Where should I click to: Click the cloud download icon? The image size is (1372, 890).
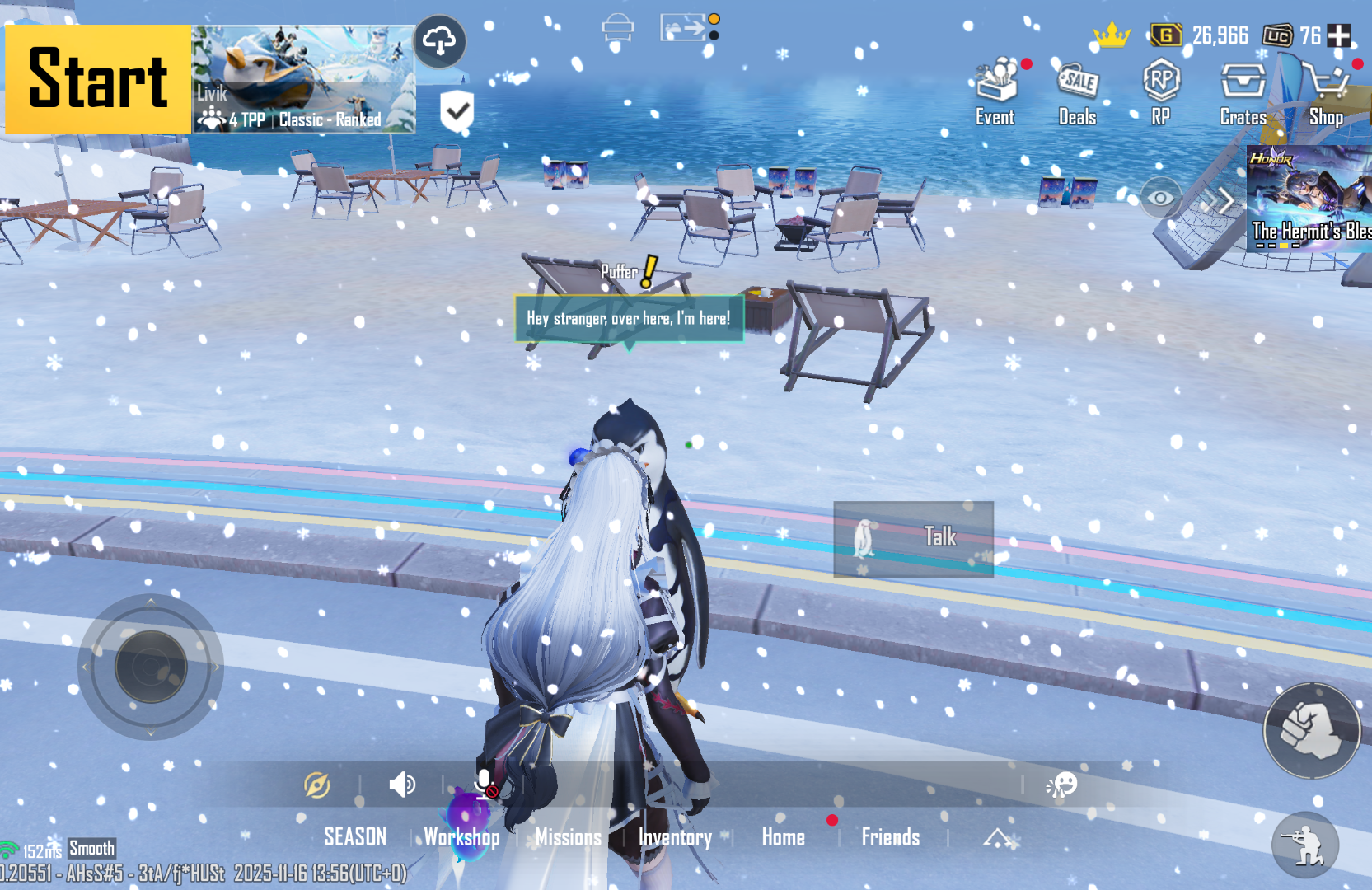[x=440, y=40]
